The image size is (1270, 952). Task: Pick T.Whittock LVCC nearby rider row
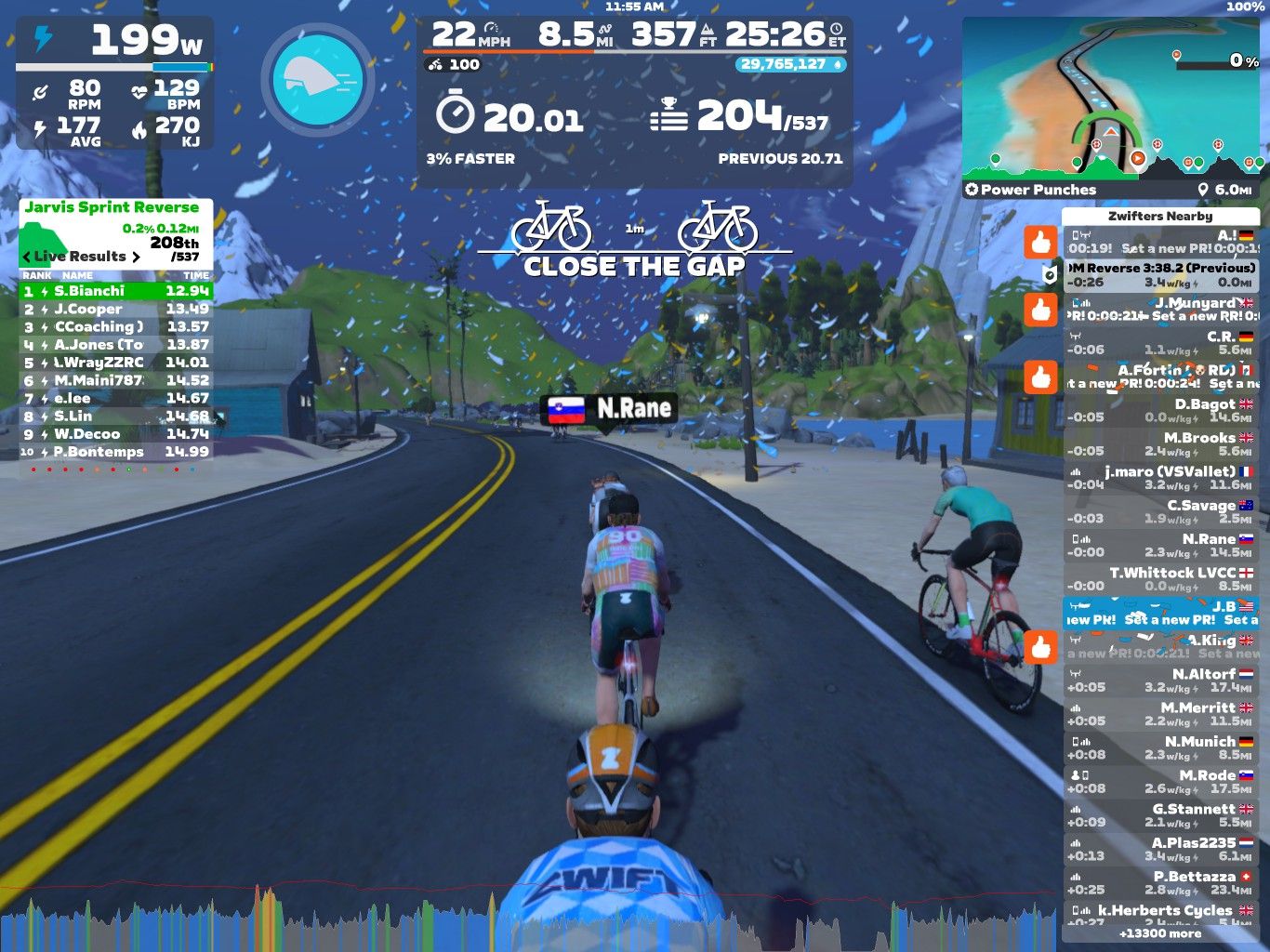tap(1160, 579)
